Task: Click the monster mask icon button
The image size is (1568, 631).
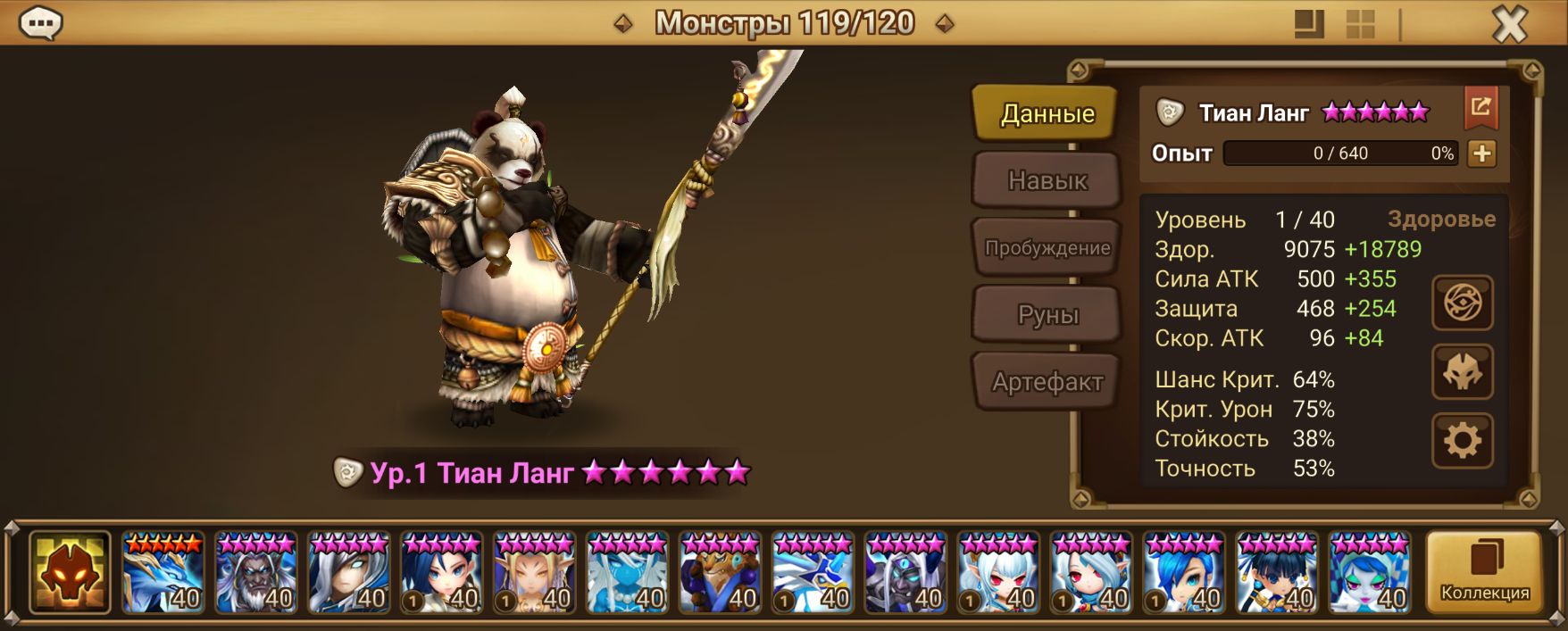Action: (x=1463, y=372)
